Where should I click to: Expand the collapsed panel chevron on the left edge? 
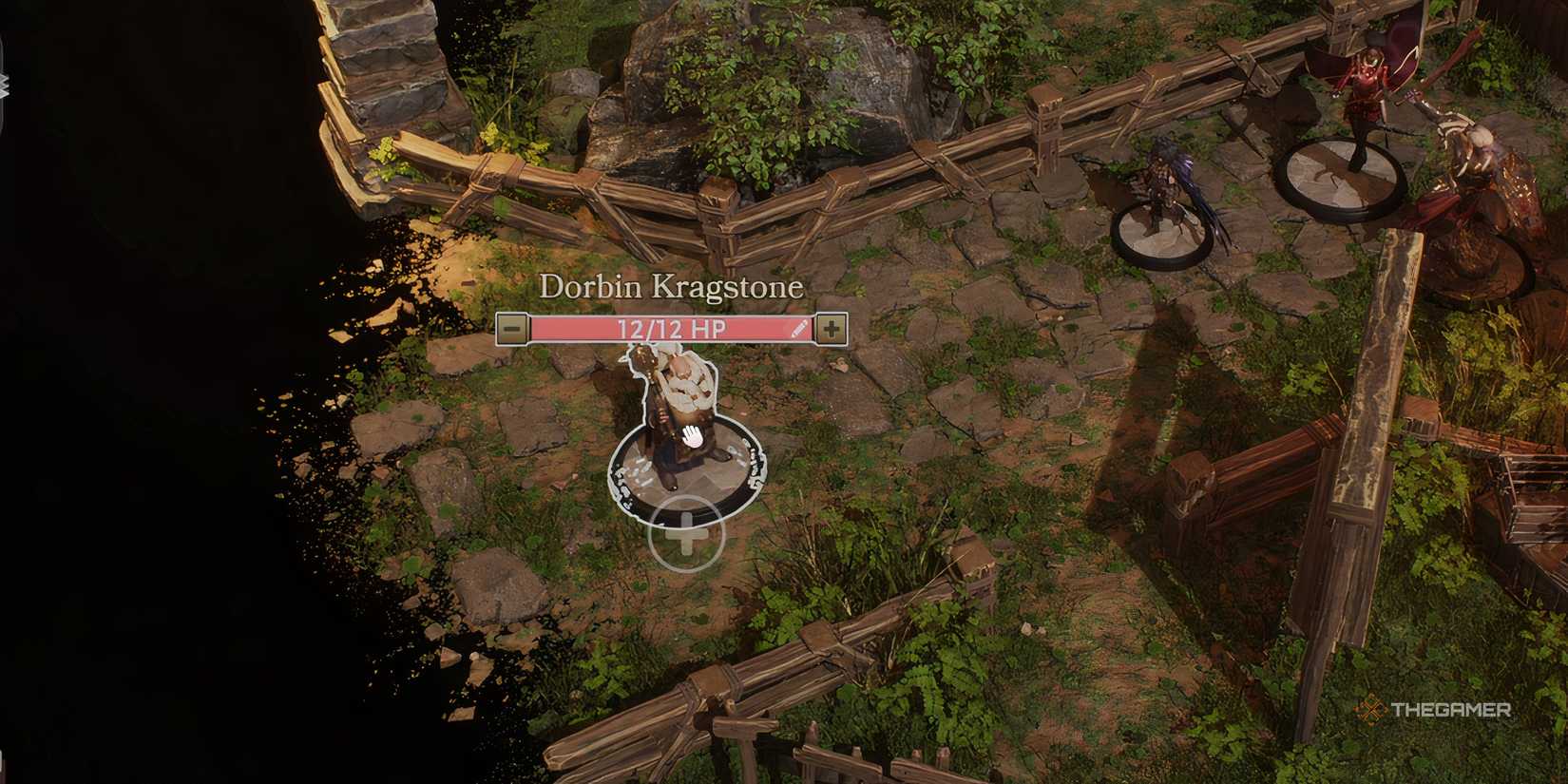point(5,86)
